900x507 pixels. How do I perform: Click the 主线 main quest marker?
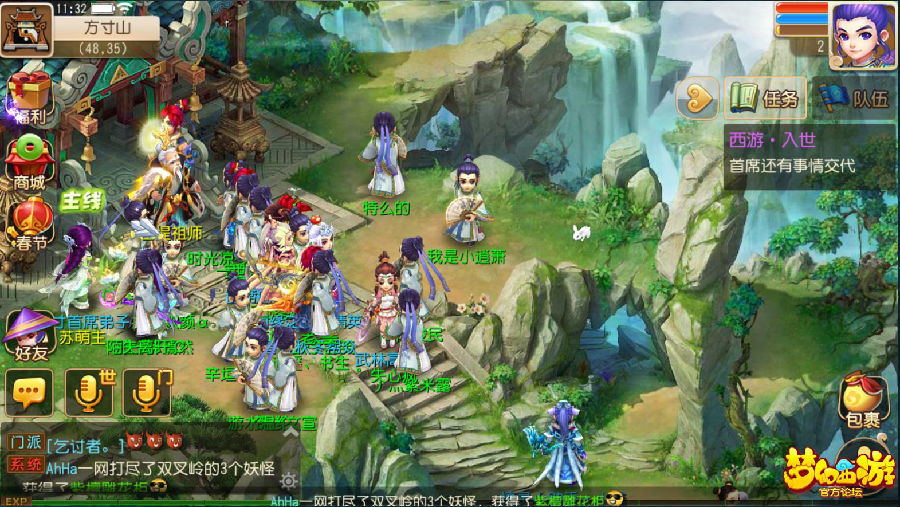[82, 200]
